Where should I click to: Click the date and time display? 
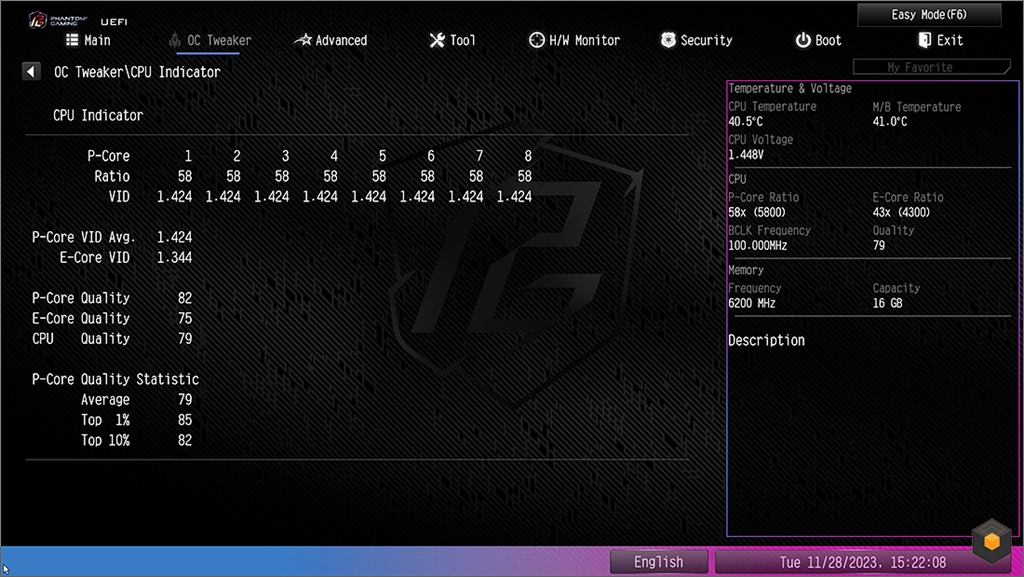pyautogui.click(x=862, y=562)
